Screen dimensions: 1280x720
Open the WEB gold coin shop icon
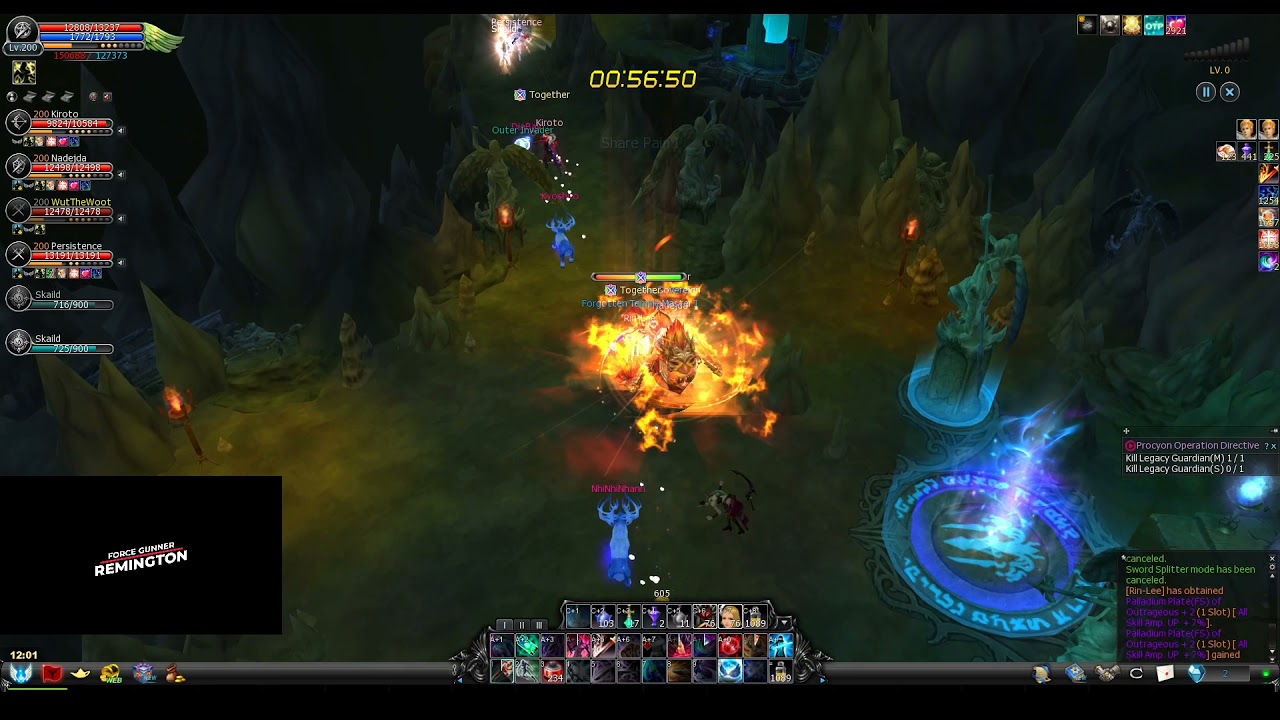[111, 674]
